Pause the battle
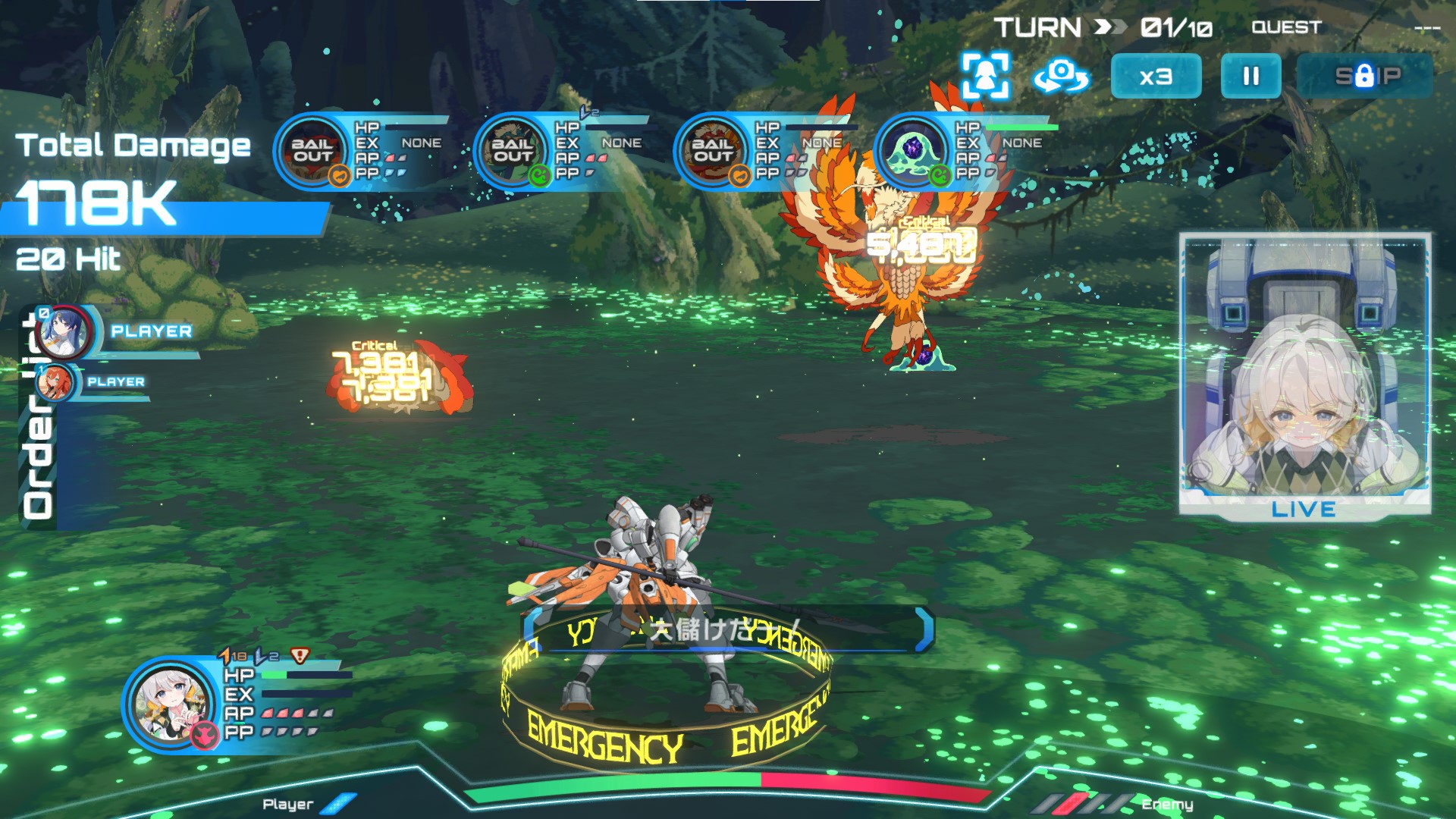The image size is (1456, 819). coord(1250,77)
